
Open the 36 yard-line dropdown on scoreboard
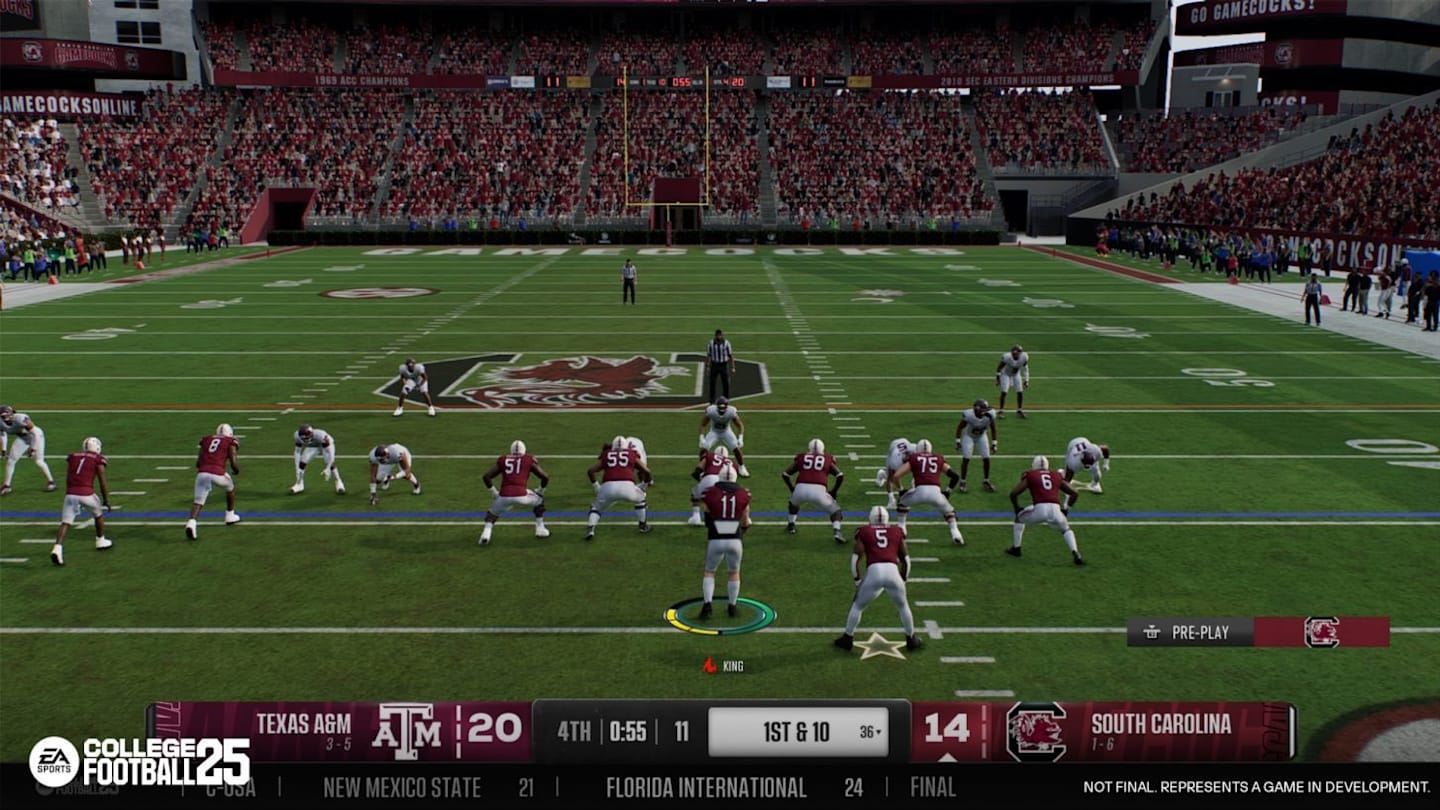click(867, 731)
